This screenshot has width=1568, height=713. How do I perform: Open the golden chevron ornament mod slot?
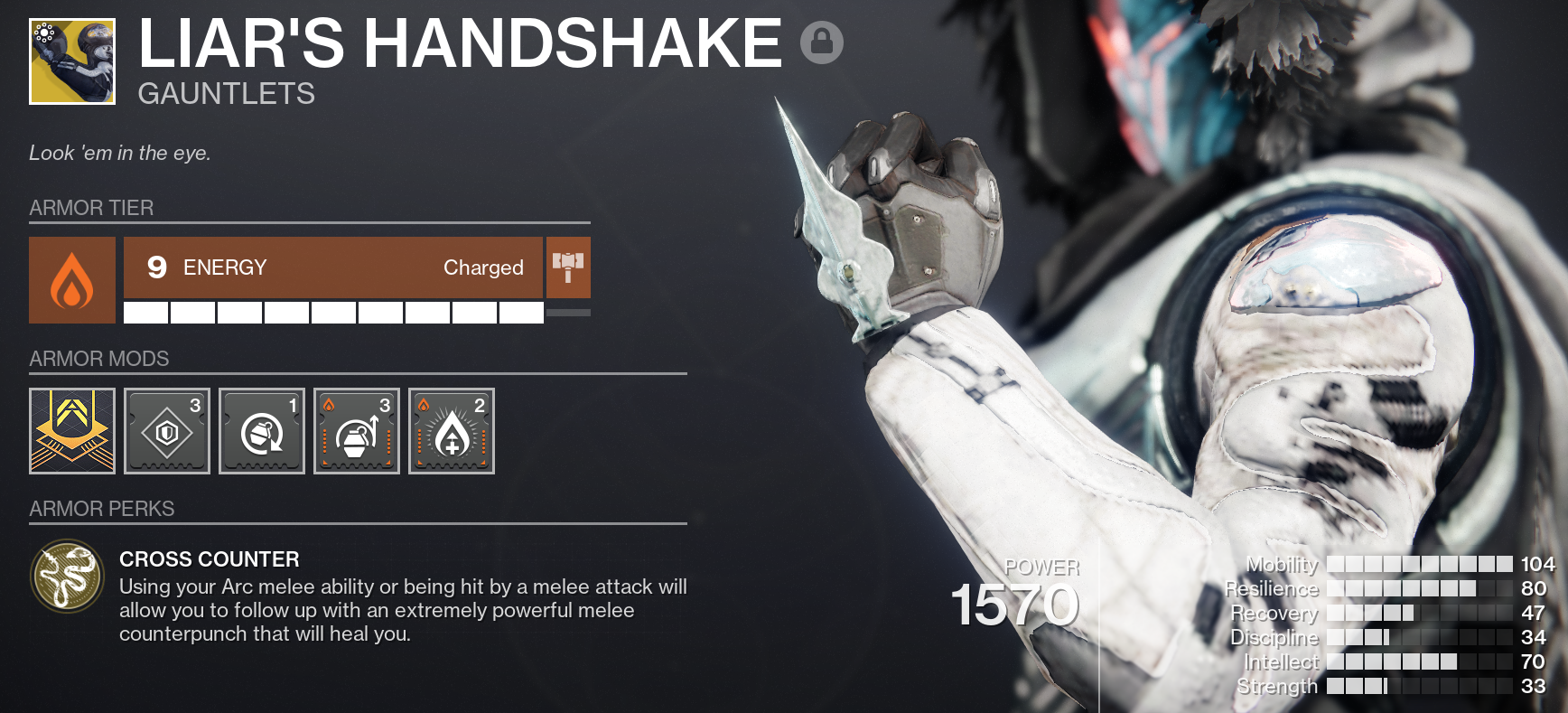[x=72, y=431]
